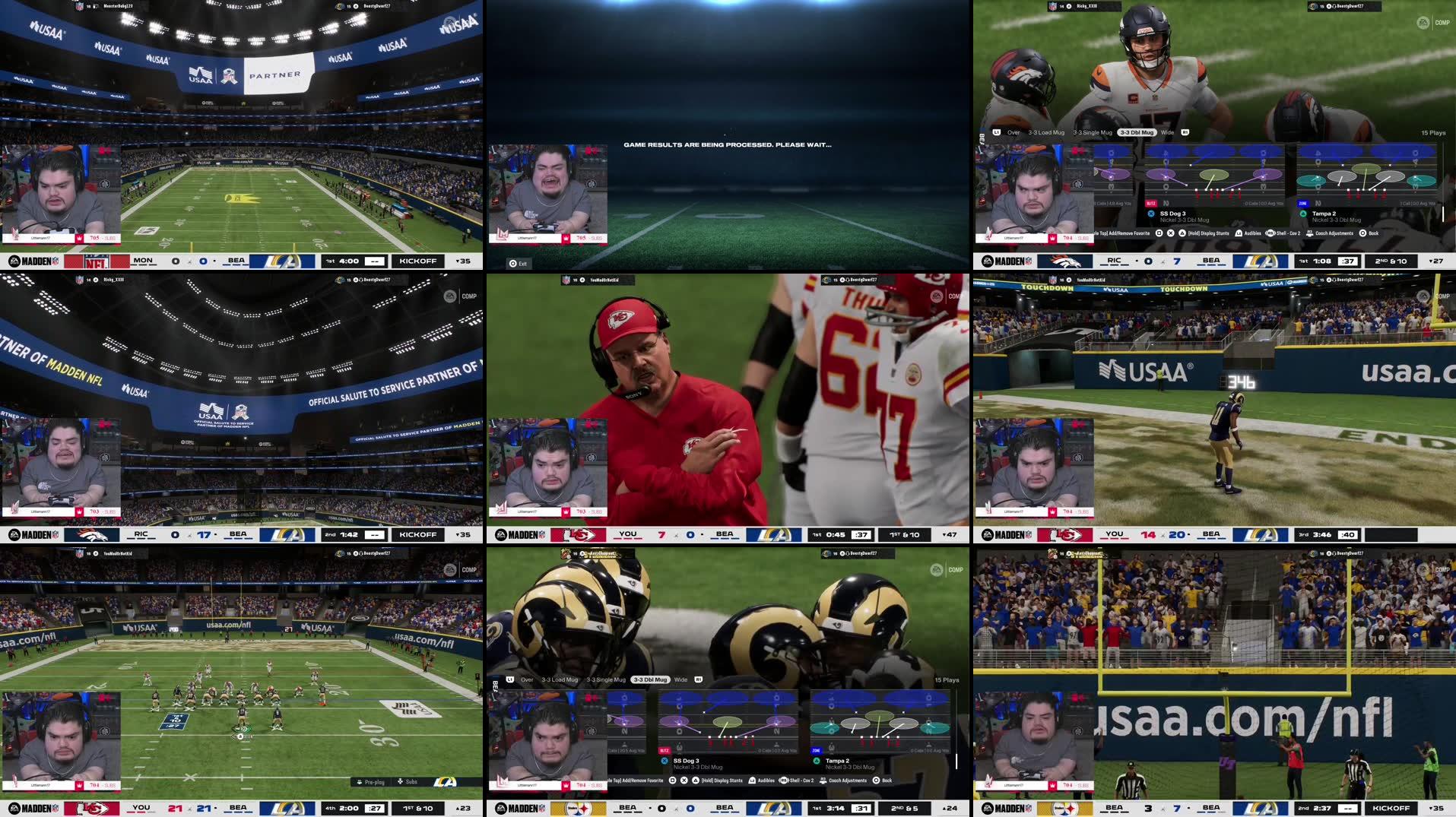Image resolution: width=1456 pixels, height=817 pixels.
Task: Select the Audibles L1 icon
Action: pos(1239,233)
